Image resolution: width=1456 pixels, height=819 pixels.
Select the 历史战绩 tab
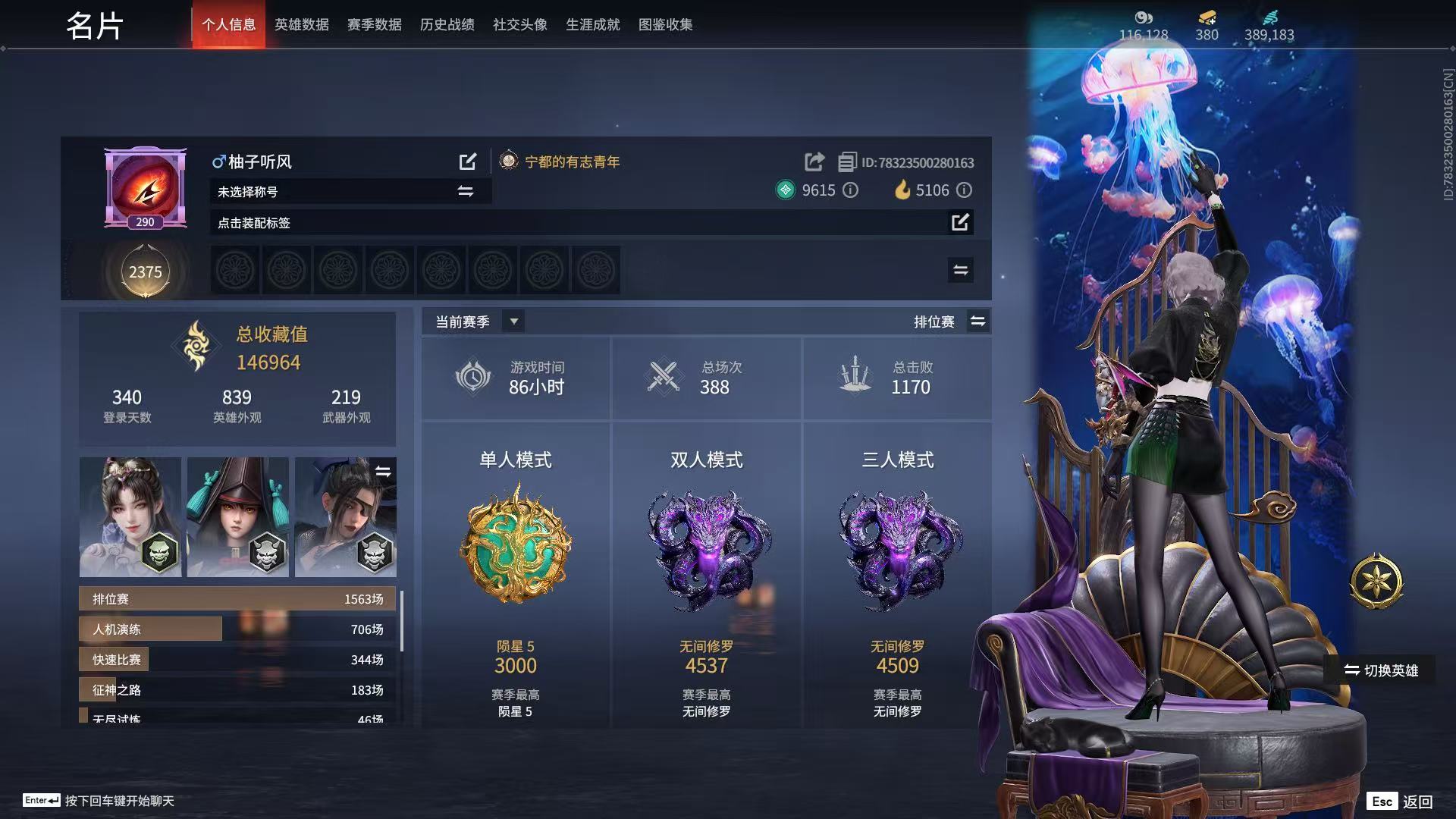(447, 25)
